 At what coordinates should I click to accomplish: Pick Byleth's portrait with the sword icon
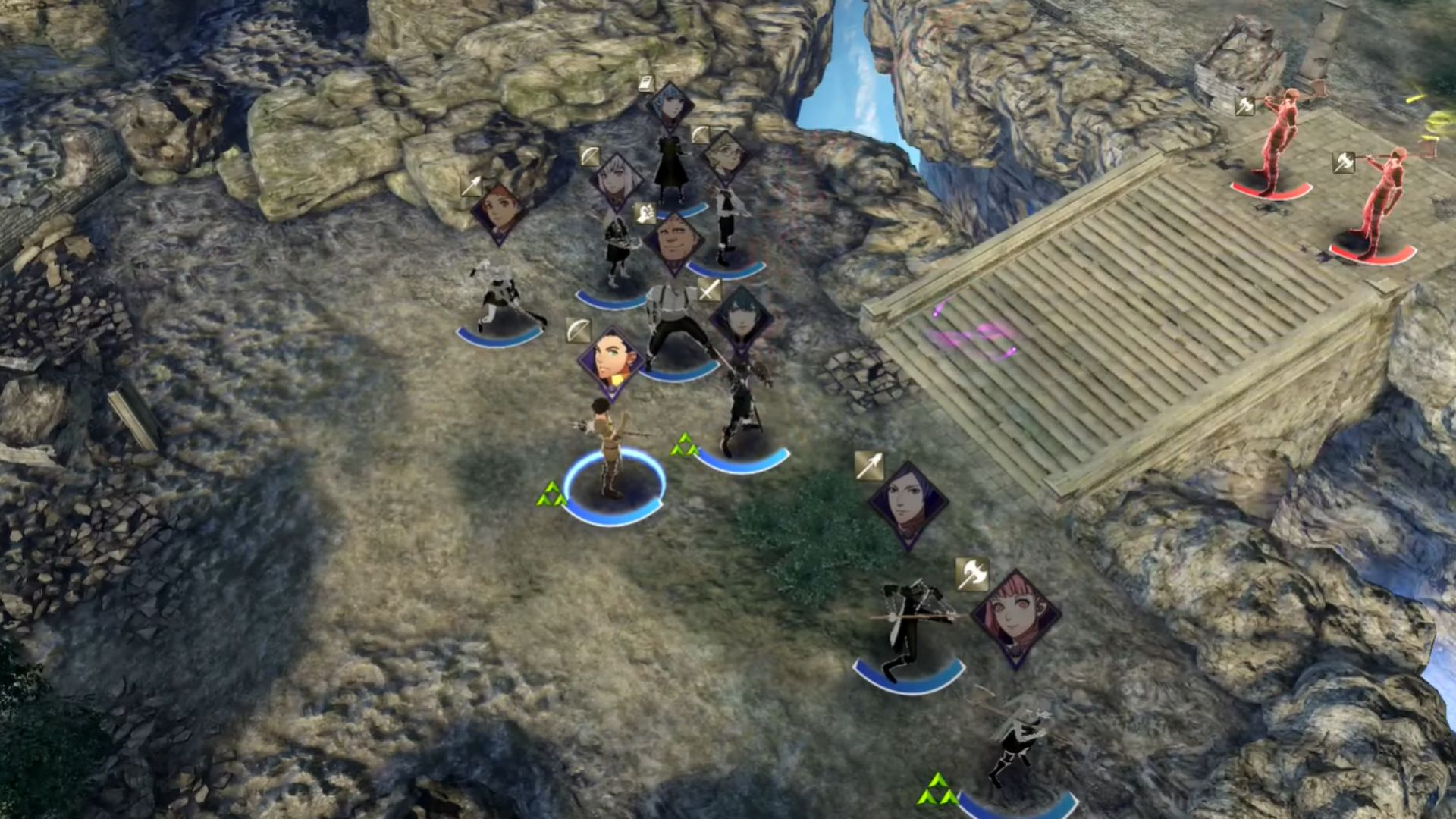point(741,320)
